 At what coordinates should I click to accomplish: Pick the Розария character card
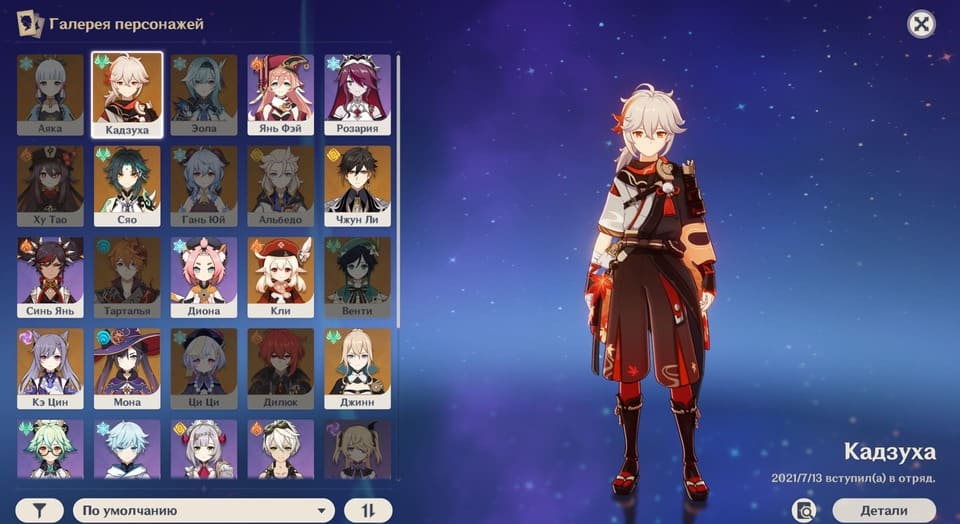(x=357, y=95)
